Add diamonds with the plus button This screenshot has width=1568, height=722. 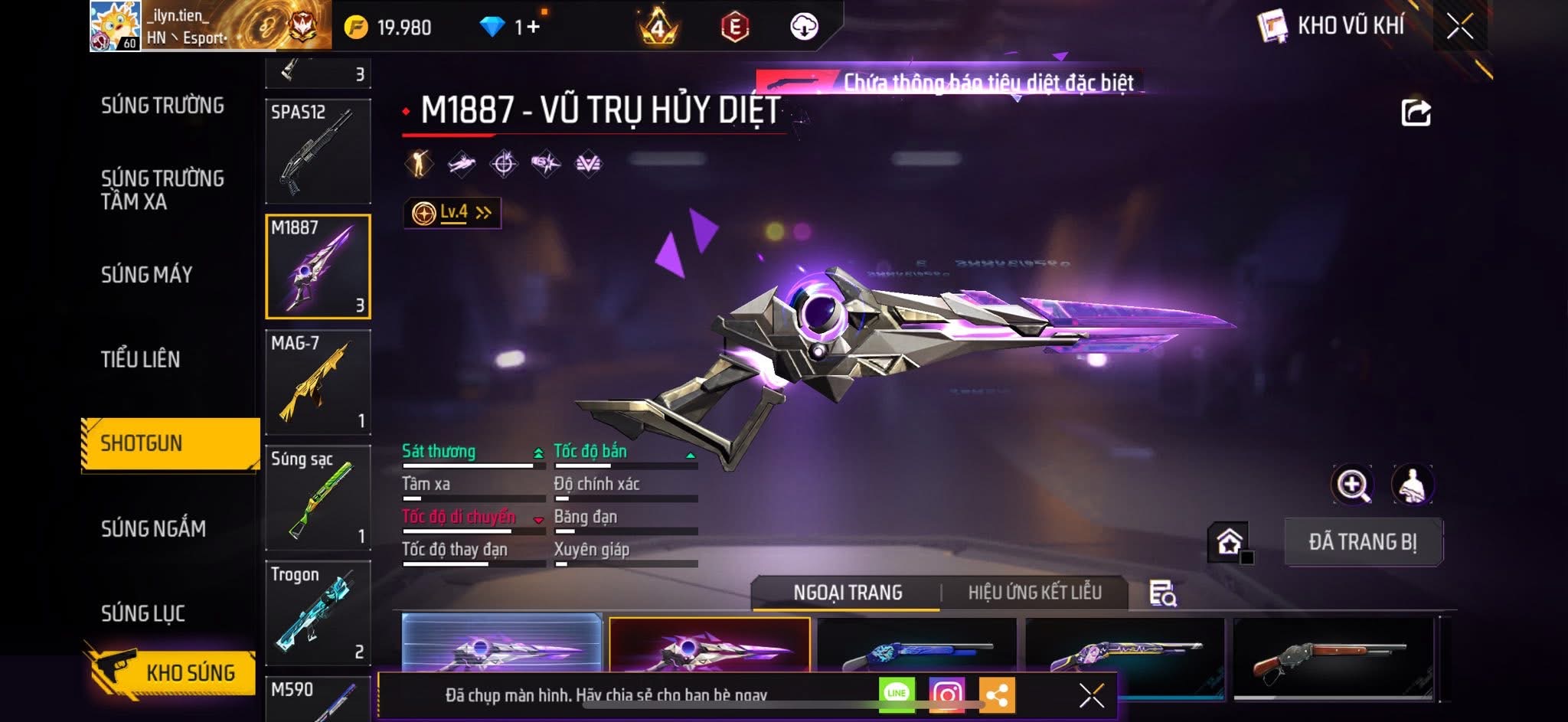[533, 28]
